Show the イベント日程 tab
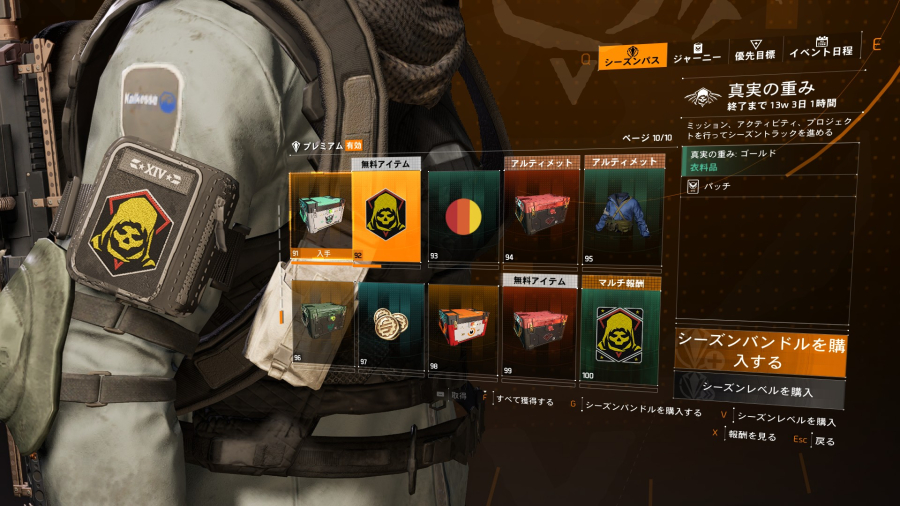 (x=820, y=52)
